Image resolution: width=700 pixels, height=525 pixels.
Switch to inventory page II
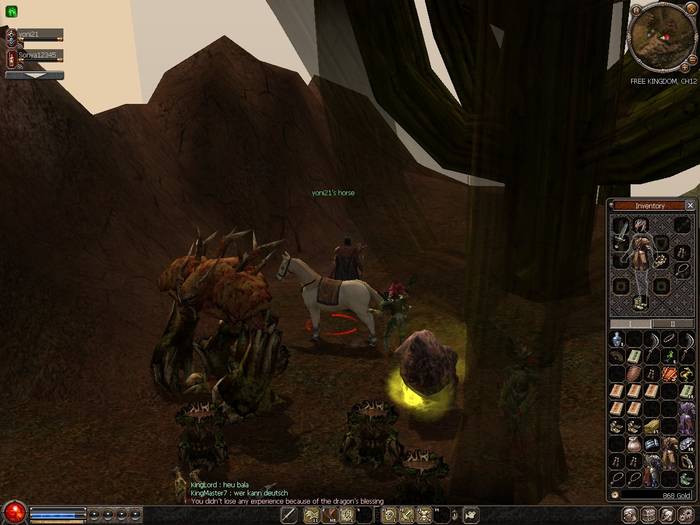point(671,323)
